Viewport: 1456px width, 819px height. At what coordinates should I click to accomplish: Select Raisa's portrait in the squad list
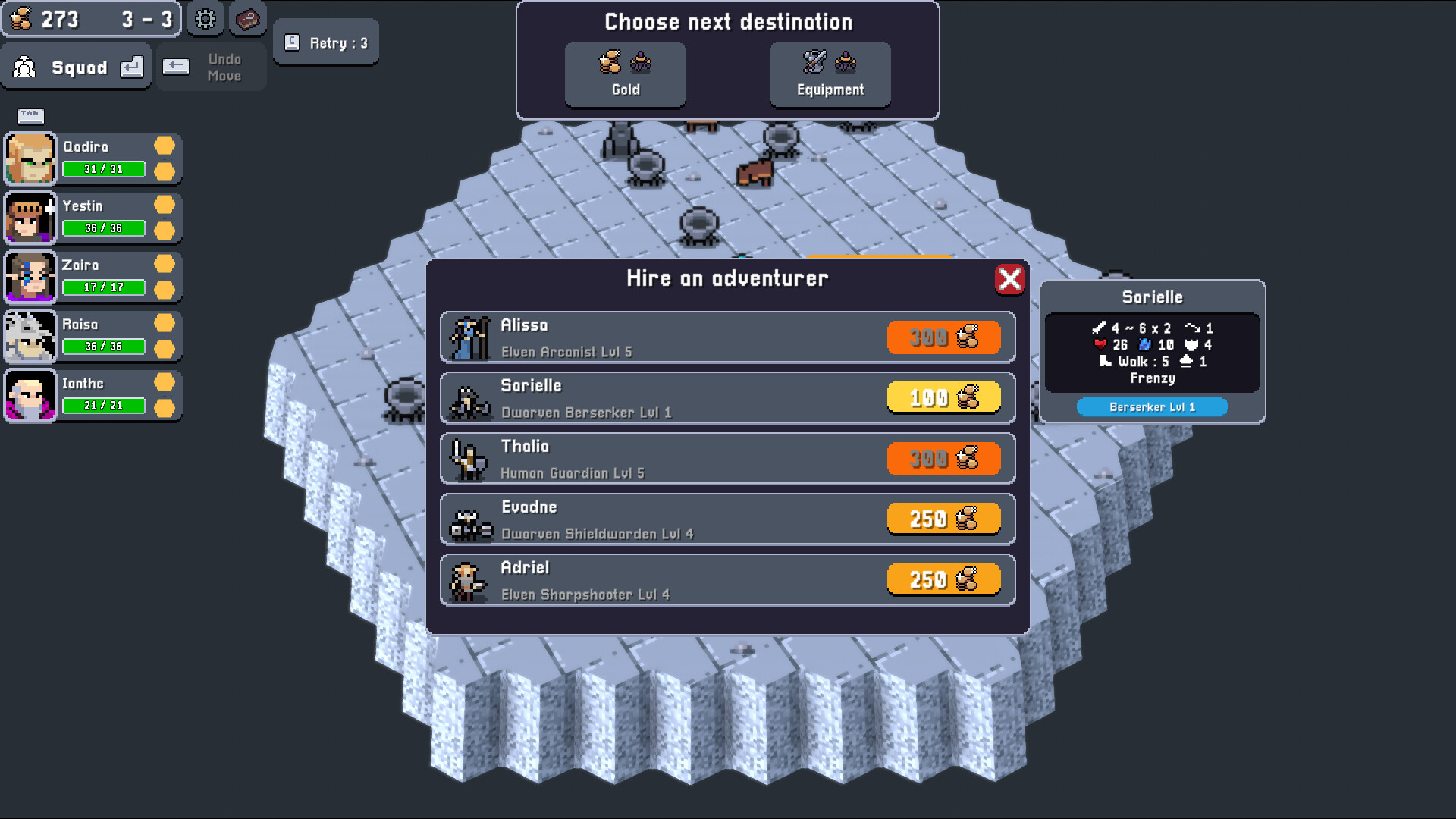coord(30,335)
